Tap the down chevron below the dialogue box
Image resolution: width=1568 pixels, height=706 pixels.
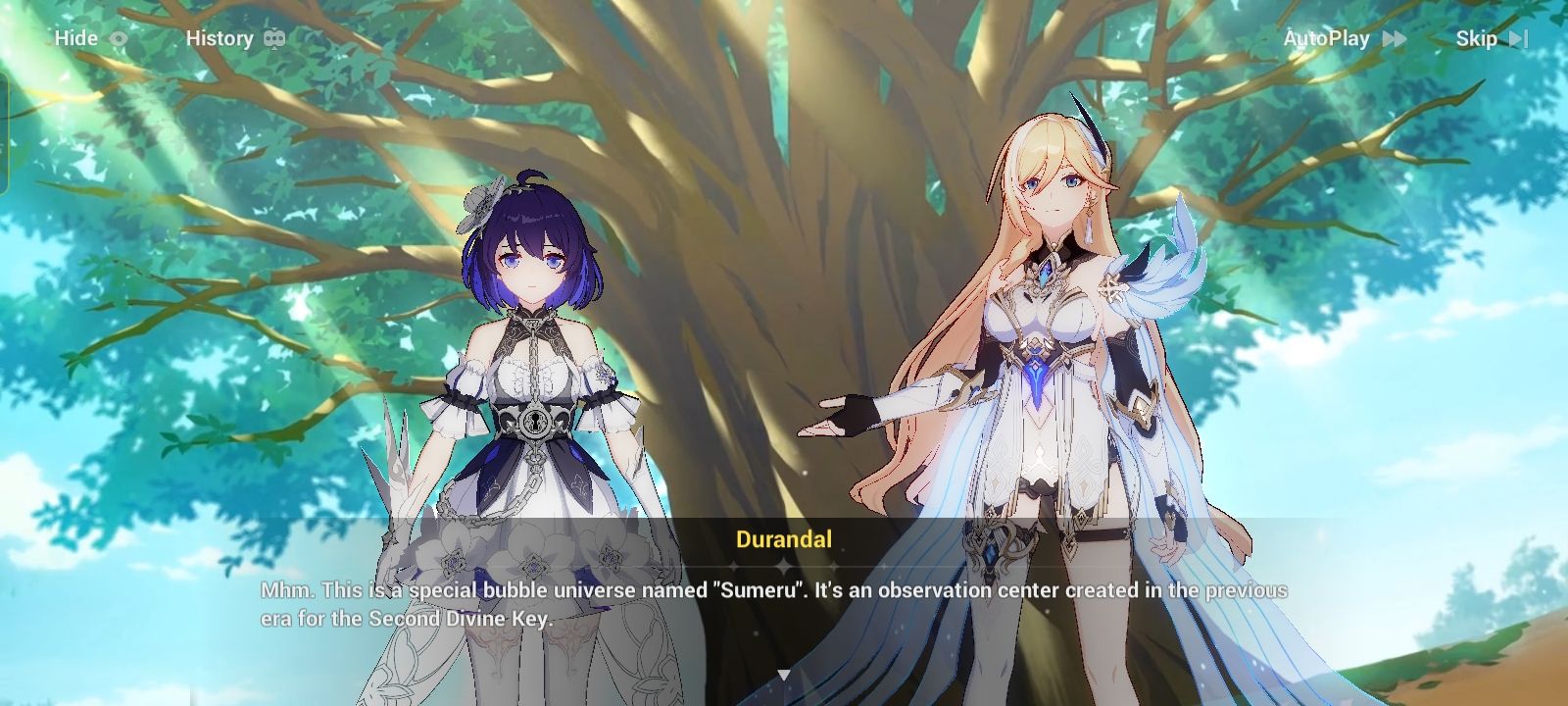click(783, 675)
